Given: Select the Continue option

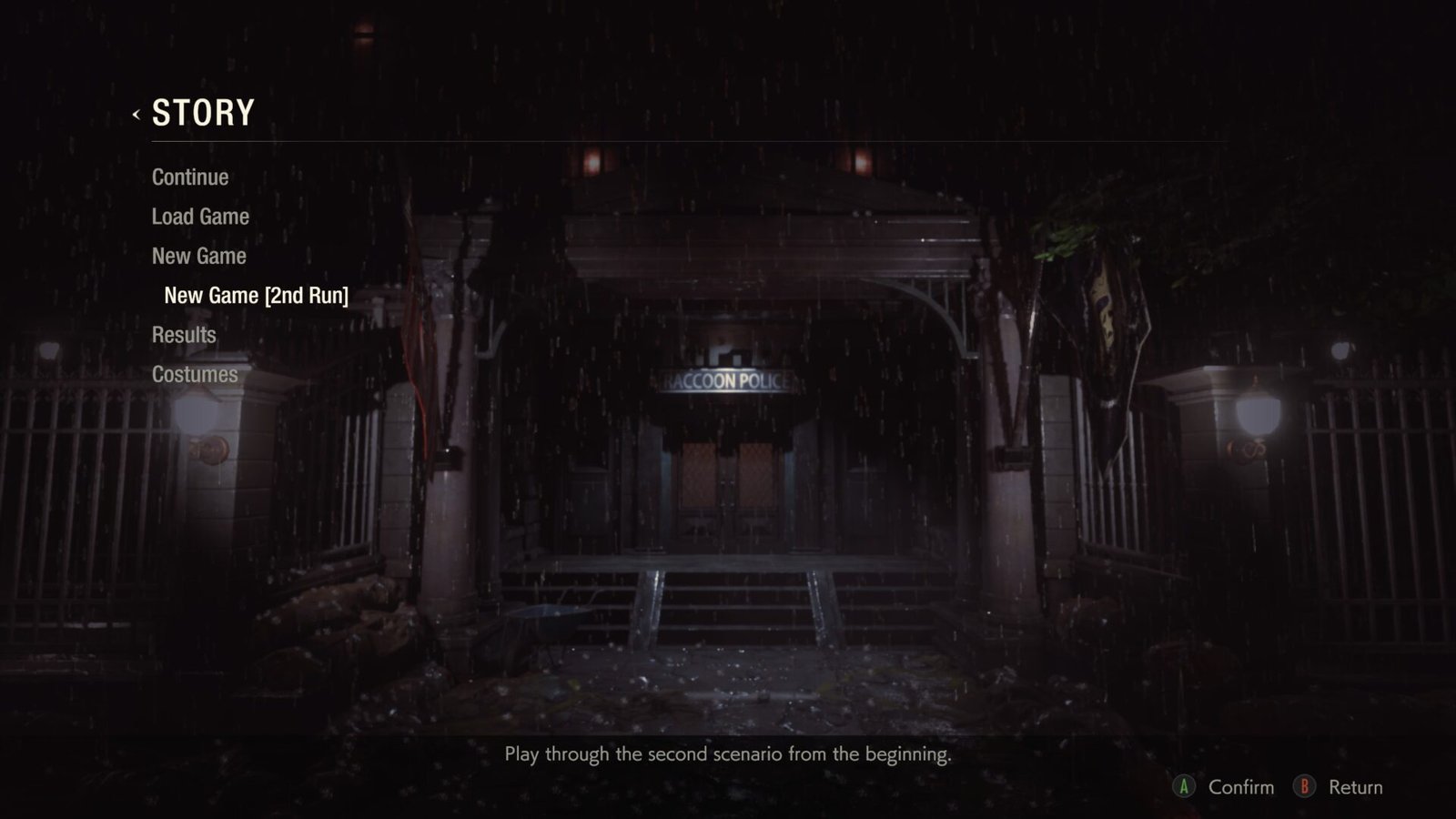Looking at the screenshot, I should tap(190, 177).
